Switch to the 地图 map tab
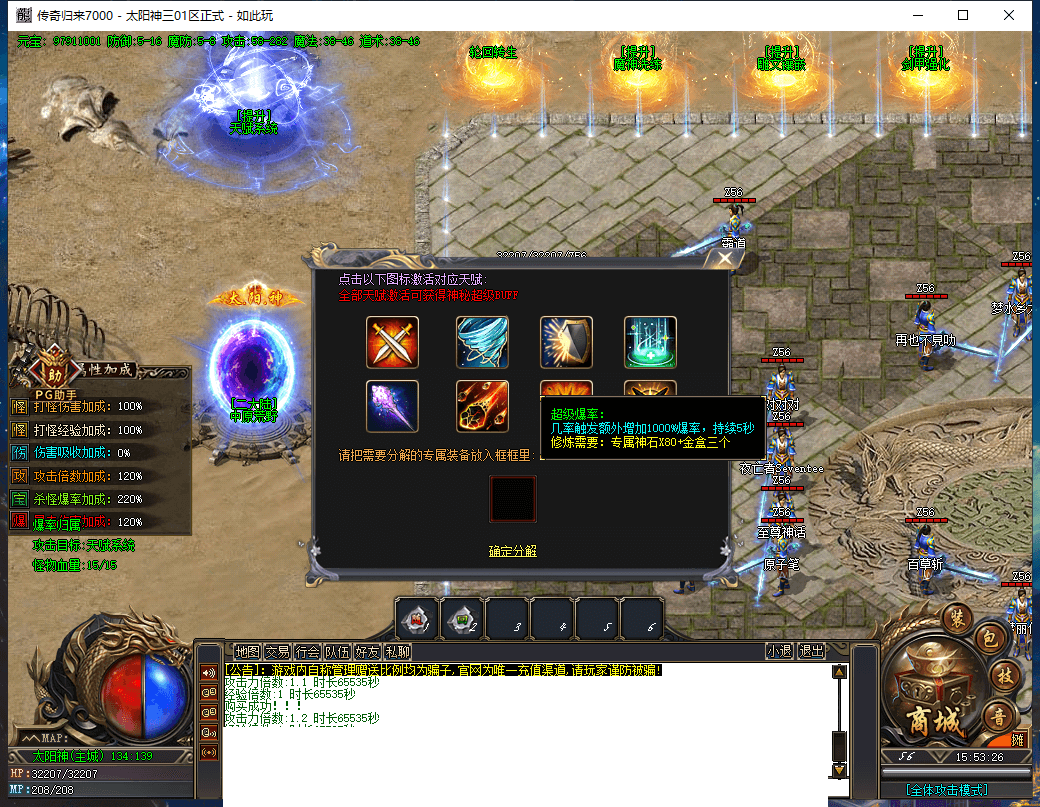This screenshot has height=807, width=1040. (247, 651)
